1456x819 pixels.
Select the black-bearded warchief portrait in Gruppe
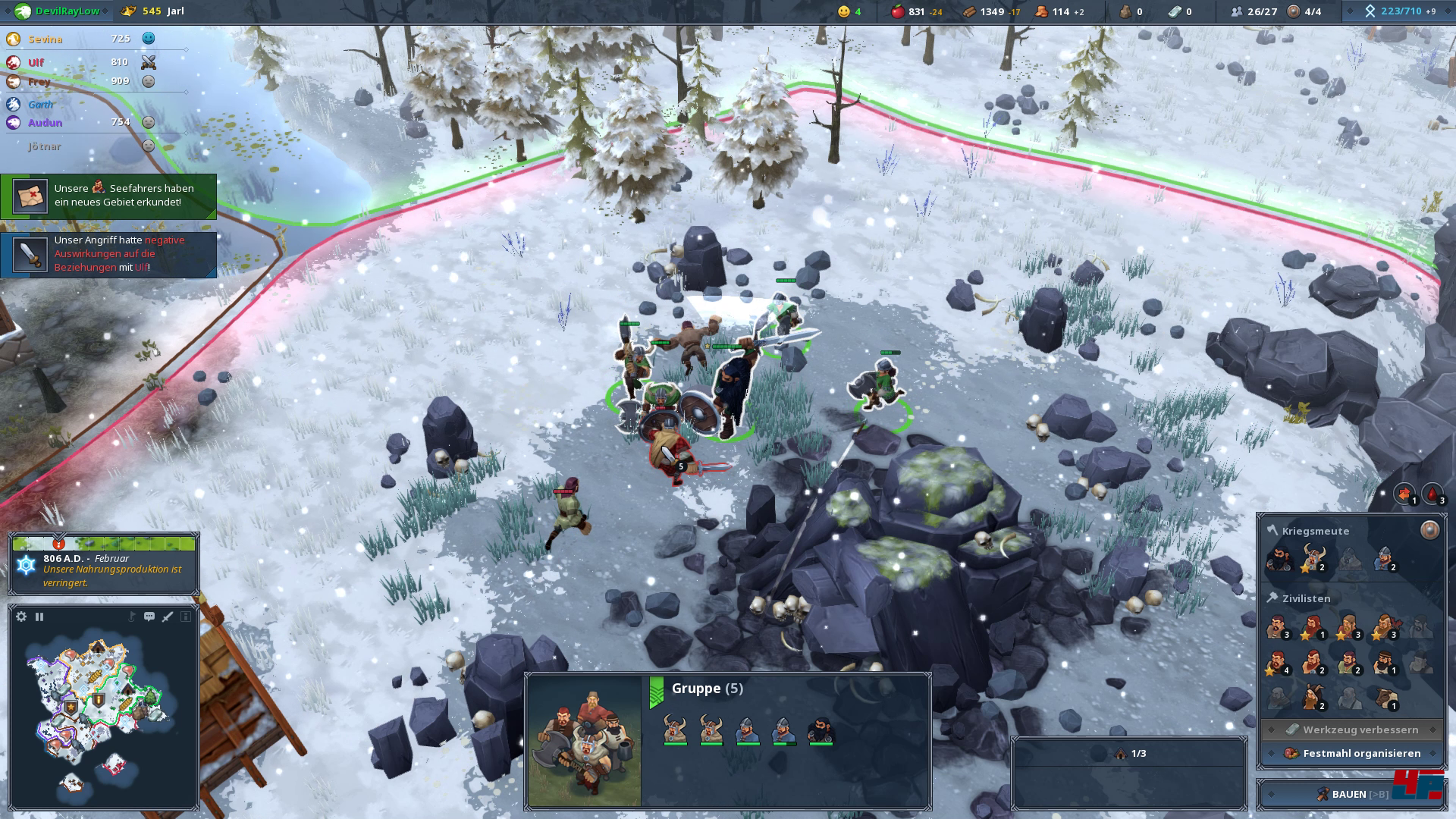[x=820, y=730]
